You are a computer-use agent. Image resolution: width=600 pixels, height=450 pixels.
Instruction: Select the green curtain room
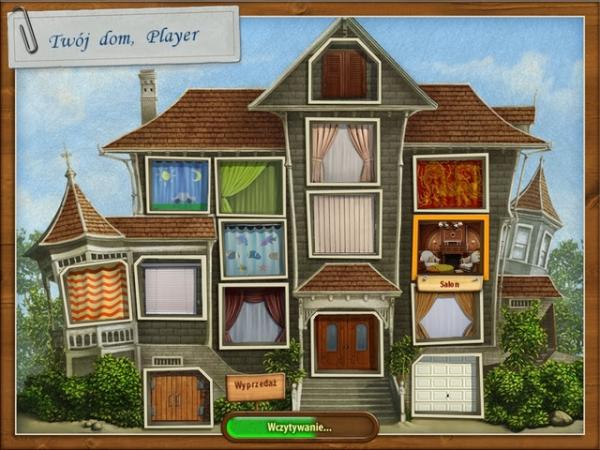pos(250,186)
